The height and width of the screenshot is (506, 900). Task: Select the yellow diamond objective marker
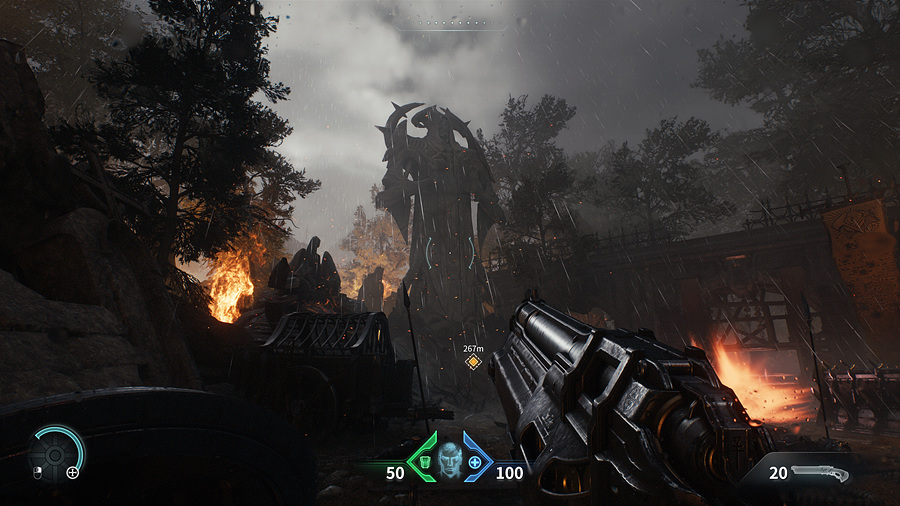pos(473,361)
